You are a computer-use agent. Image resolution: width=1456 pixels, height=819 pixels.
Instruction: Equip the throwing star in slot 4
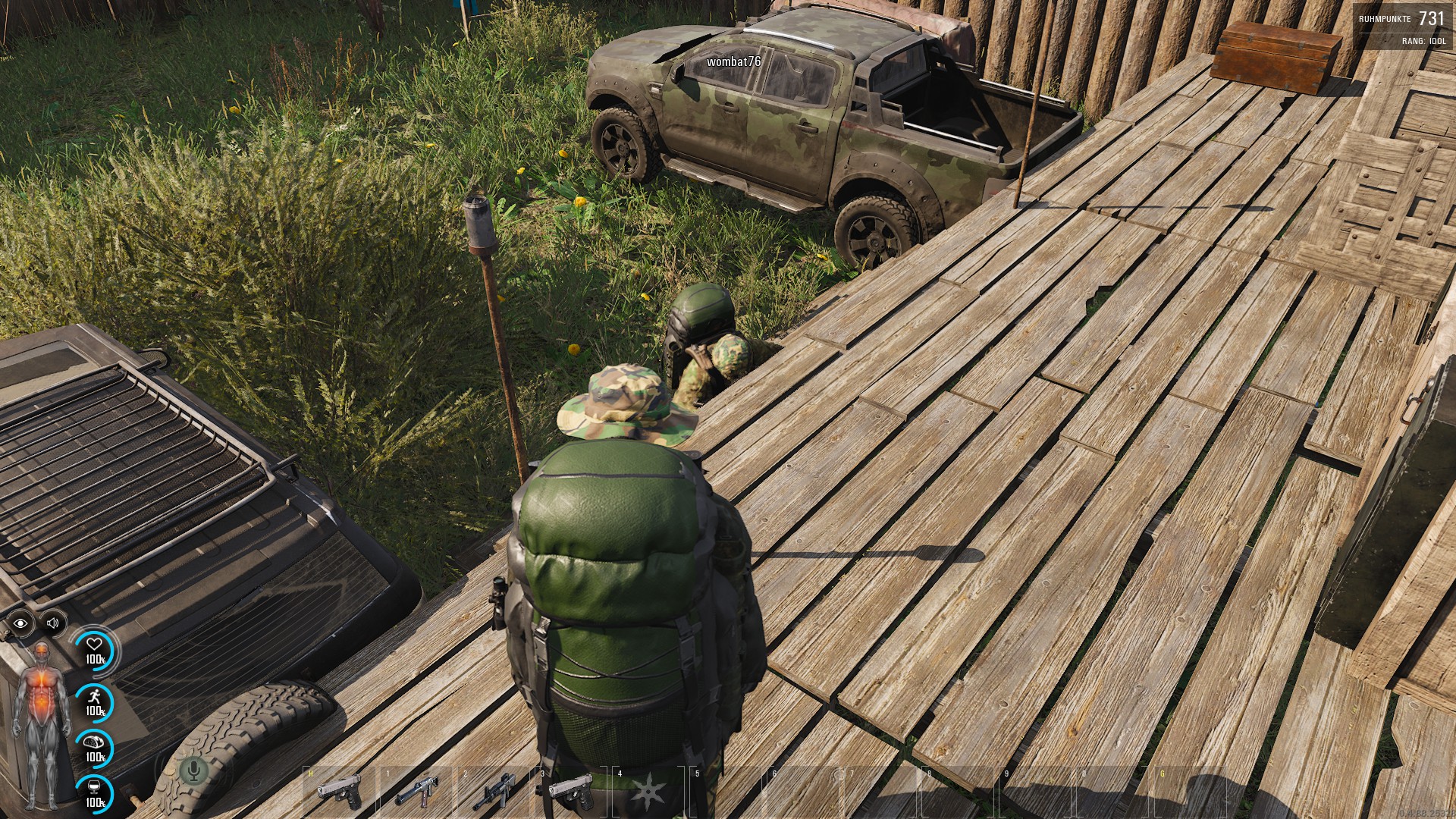[648, 792]
